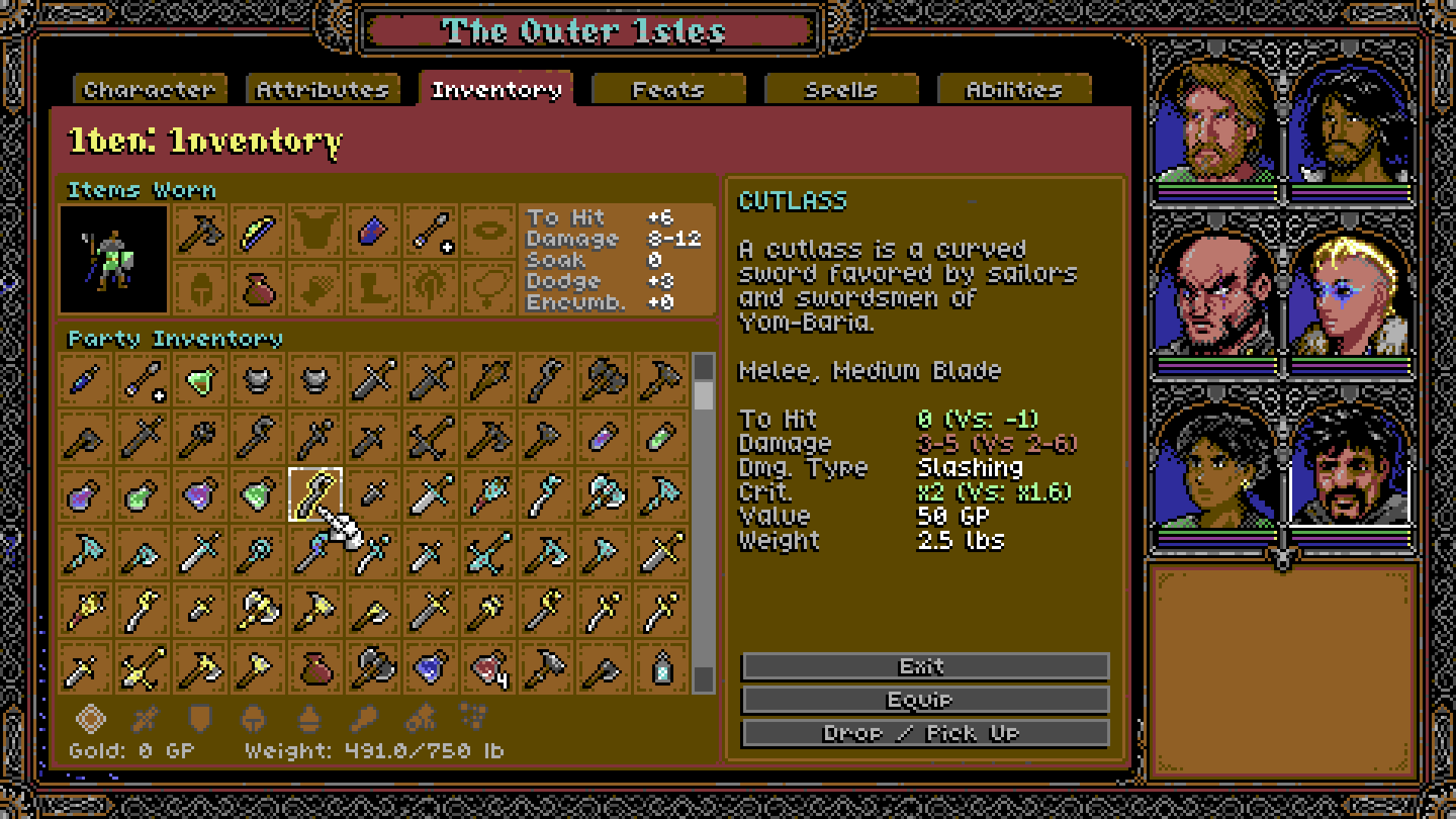The height and width of the screenshot is (819, 1456).
Task: Open the Attributes tab
Action: 322,89
